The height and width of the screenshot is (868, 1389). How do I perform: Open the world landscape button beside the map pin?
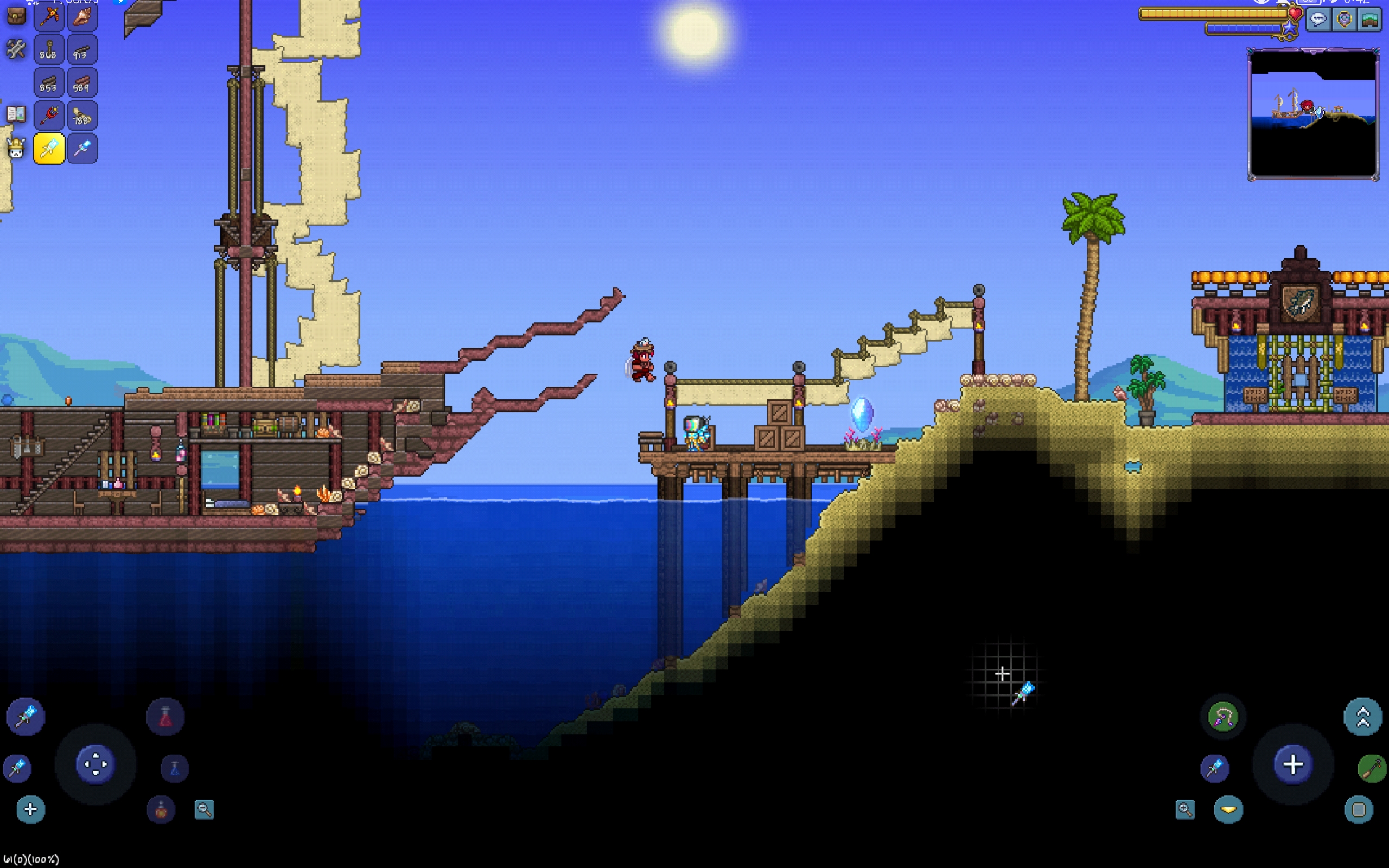click(1370, 20)
